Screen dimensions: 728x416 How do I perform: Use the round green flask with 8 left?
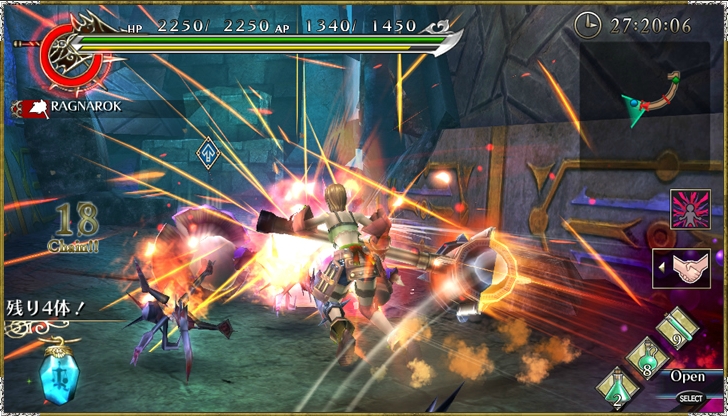[x=649, y=361]
